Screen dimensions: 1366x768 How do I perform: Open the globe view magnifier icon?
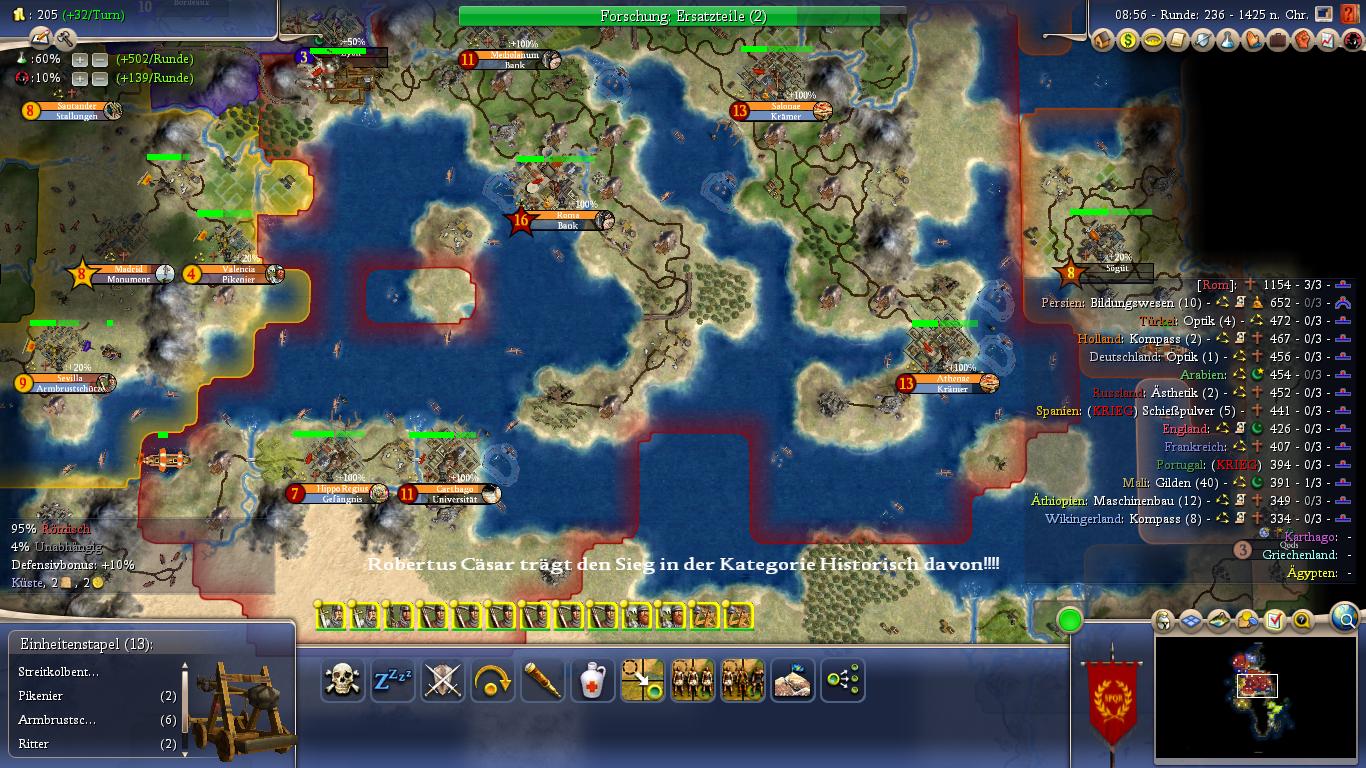[1347, 618]
